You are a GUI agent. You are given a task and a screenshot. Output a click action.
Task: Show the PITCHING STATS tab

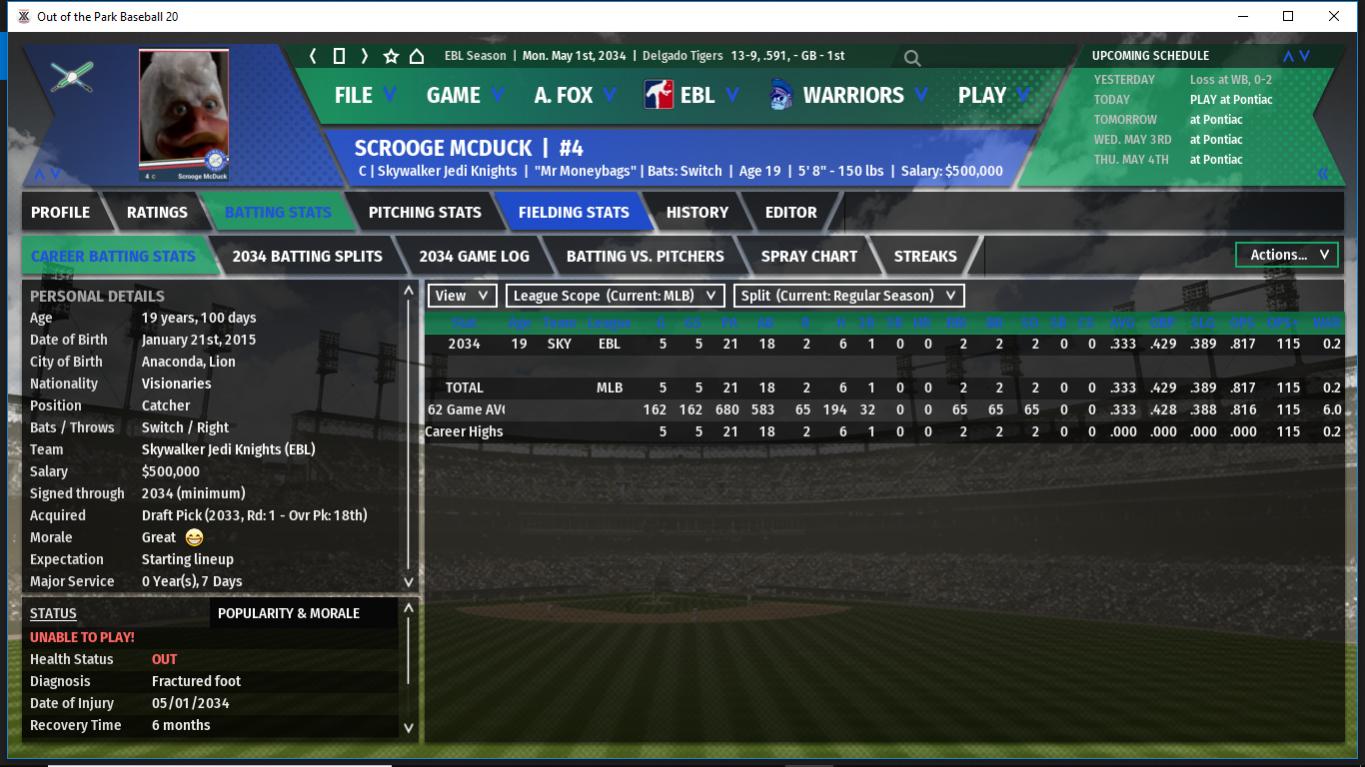point(424,212)
